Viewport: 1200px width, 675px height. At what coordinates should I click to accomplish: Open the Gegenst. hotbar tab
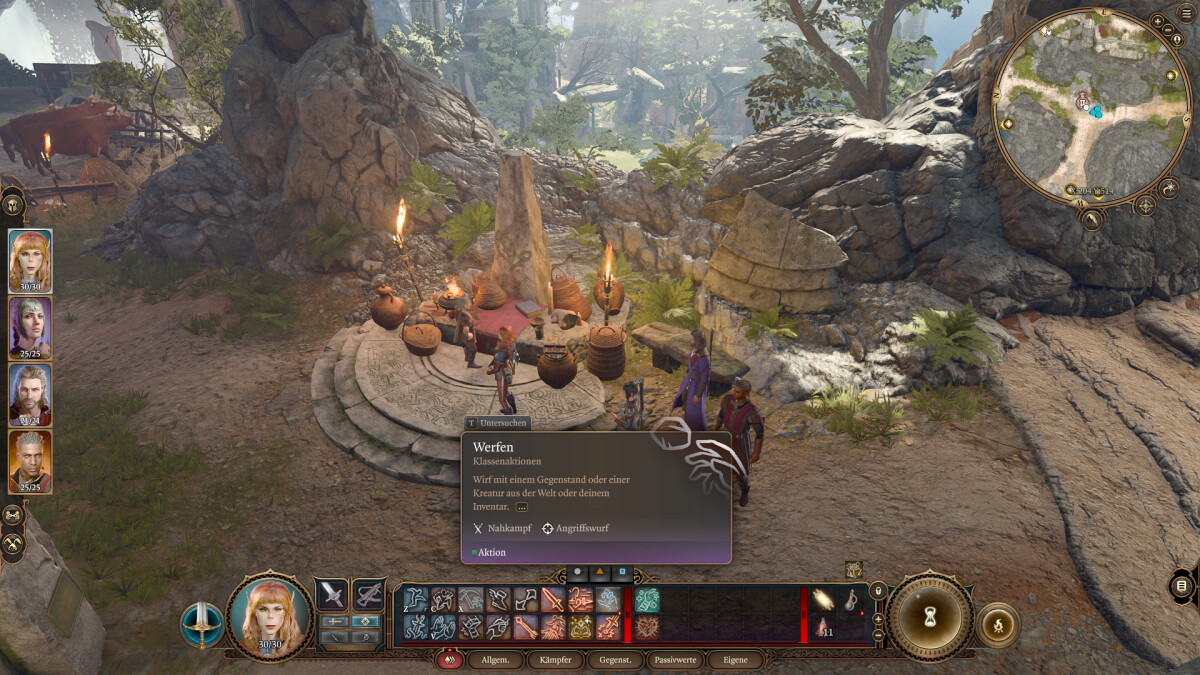pyautogui.click(x=614, y=660)
